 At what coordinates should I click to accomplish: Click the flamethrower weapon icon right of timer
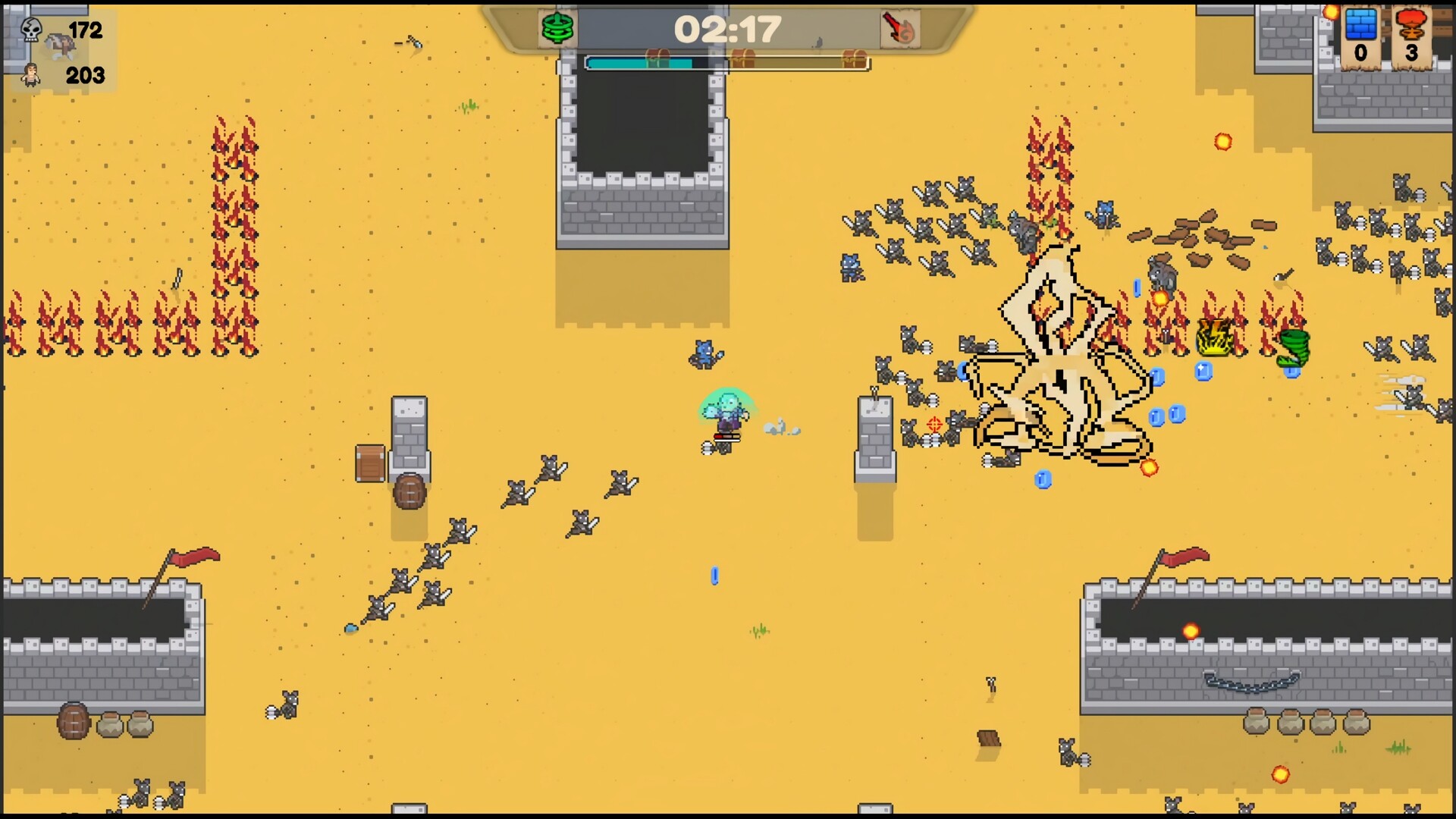coord(899,29)
